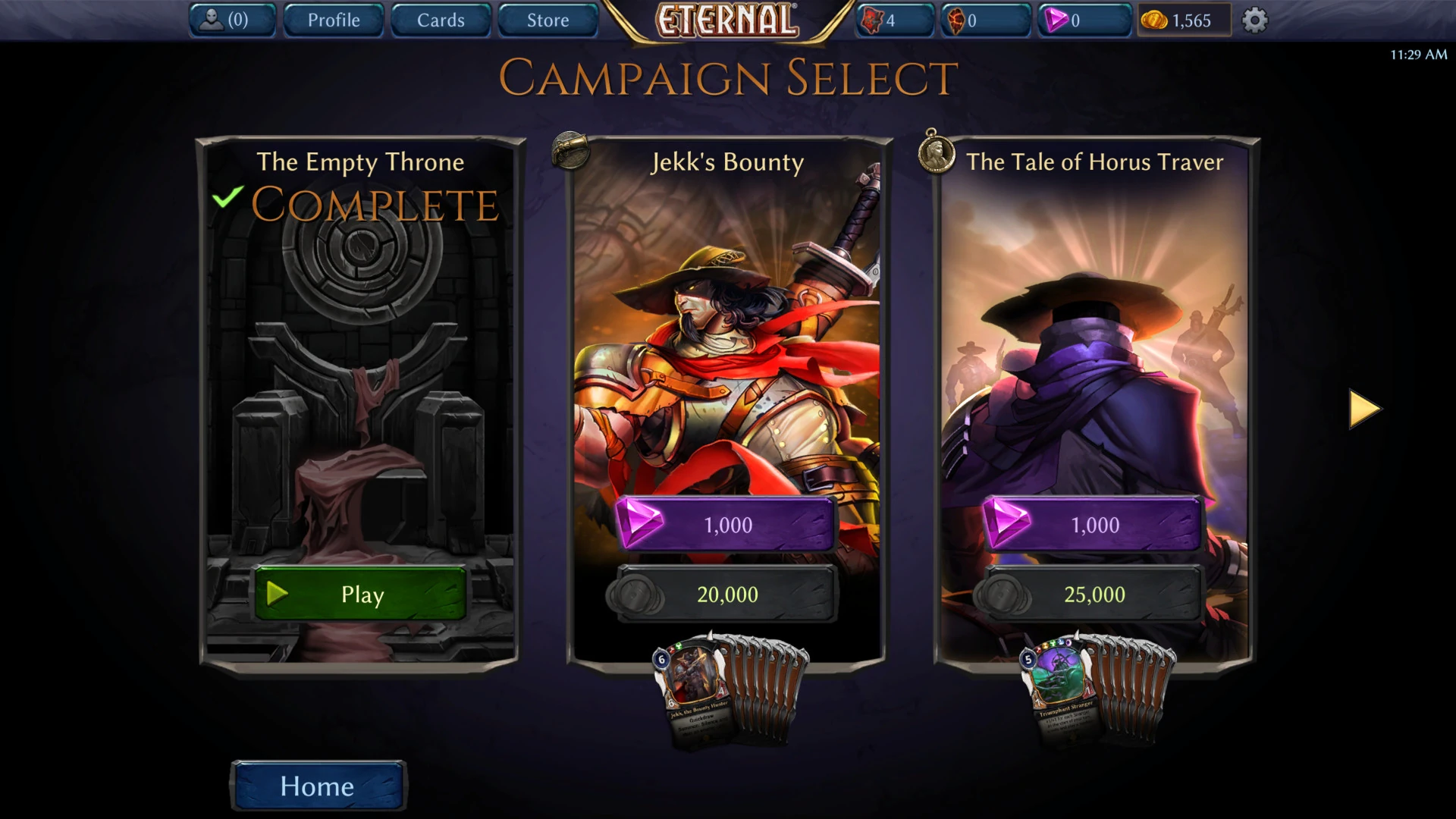Open the Store tab
The width and height of the screenshot is (1456, 819).
[x=548, y=20]
